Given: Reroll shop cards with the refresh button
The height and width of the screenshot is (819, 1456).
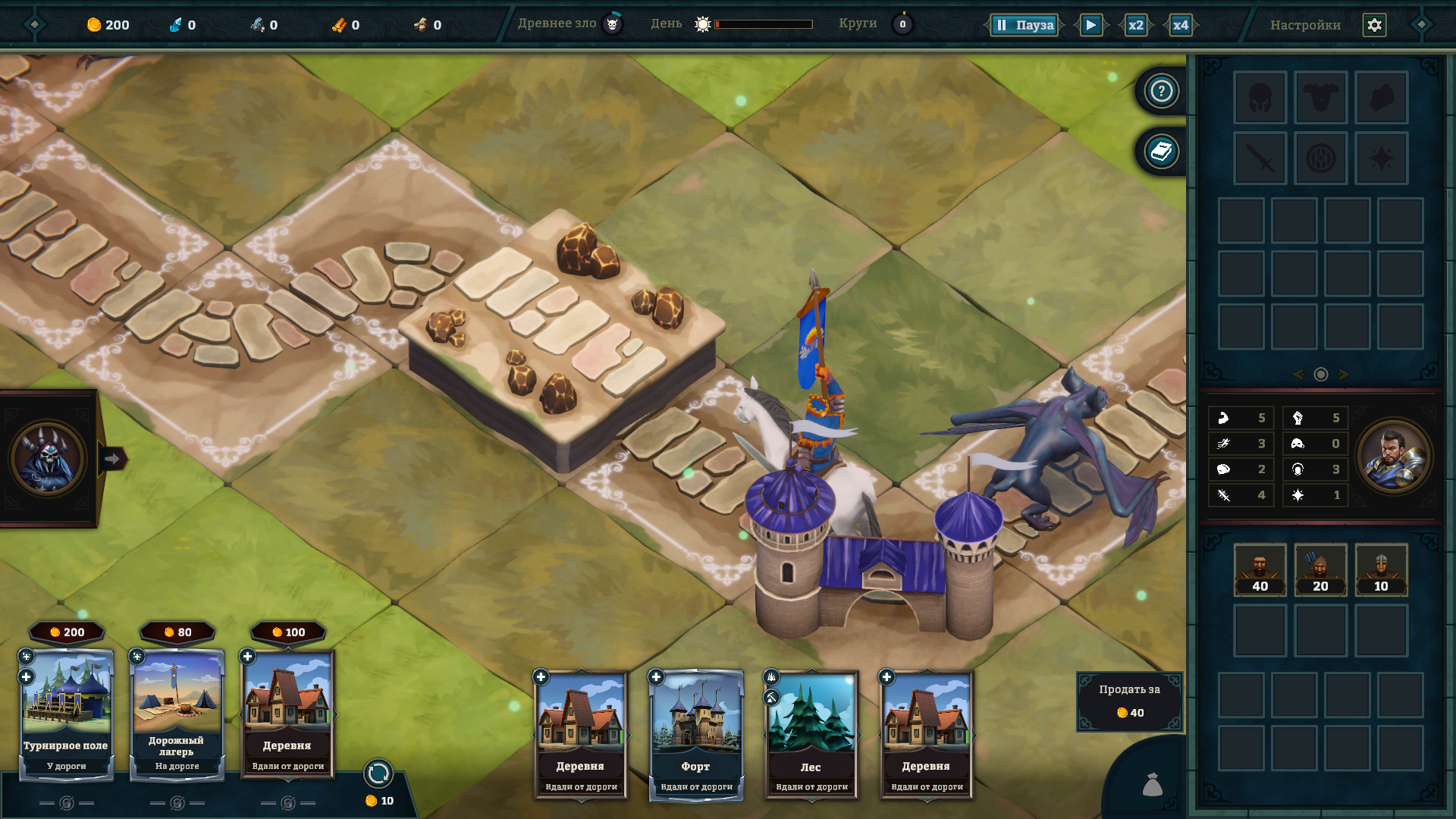Looking at the screenshot, I should (x=378, y=773).
